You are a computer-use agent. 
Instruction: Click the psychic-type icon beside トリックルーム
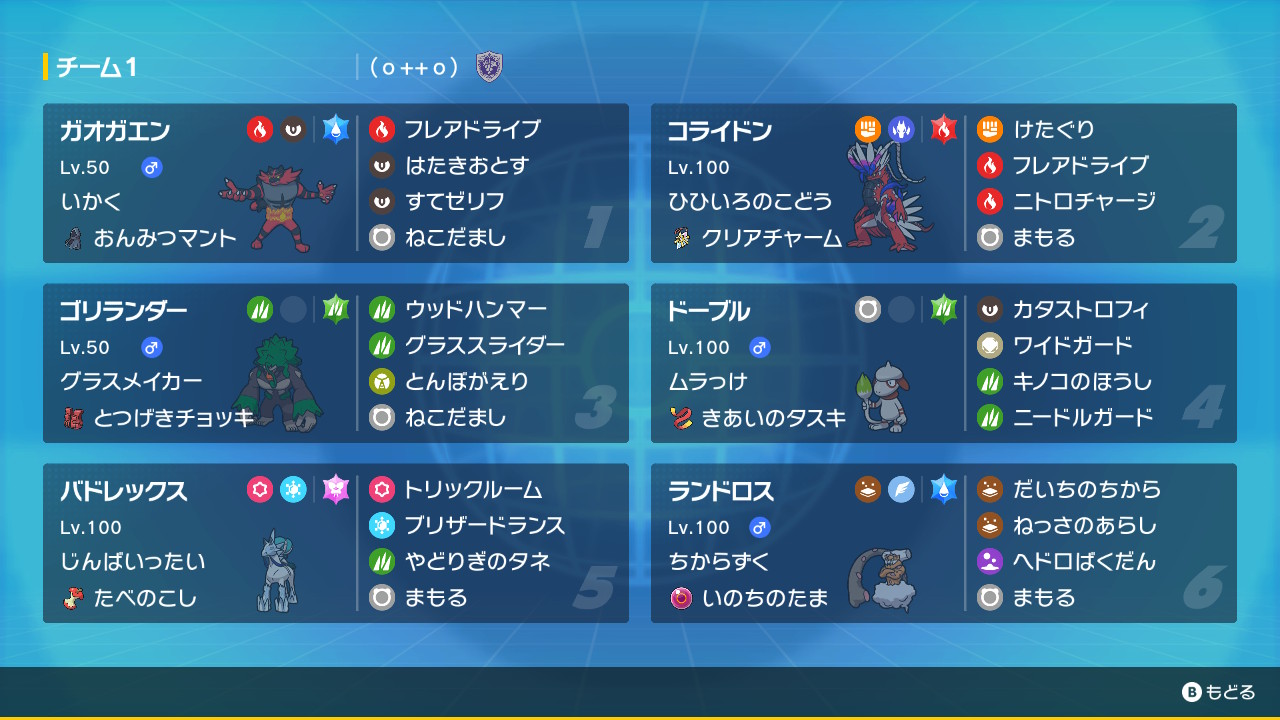pos(382,490)
